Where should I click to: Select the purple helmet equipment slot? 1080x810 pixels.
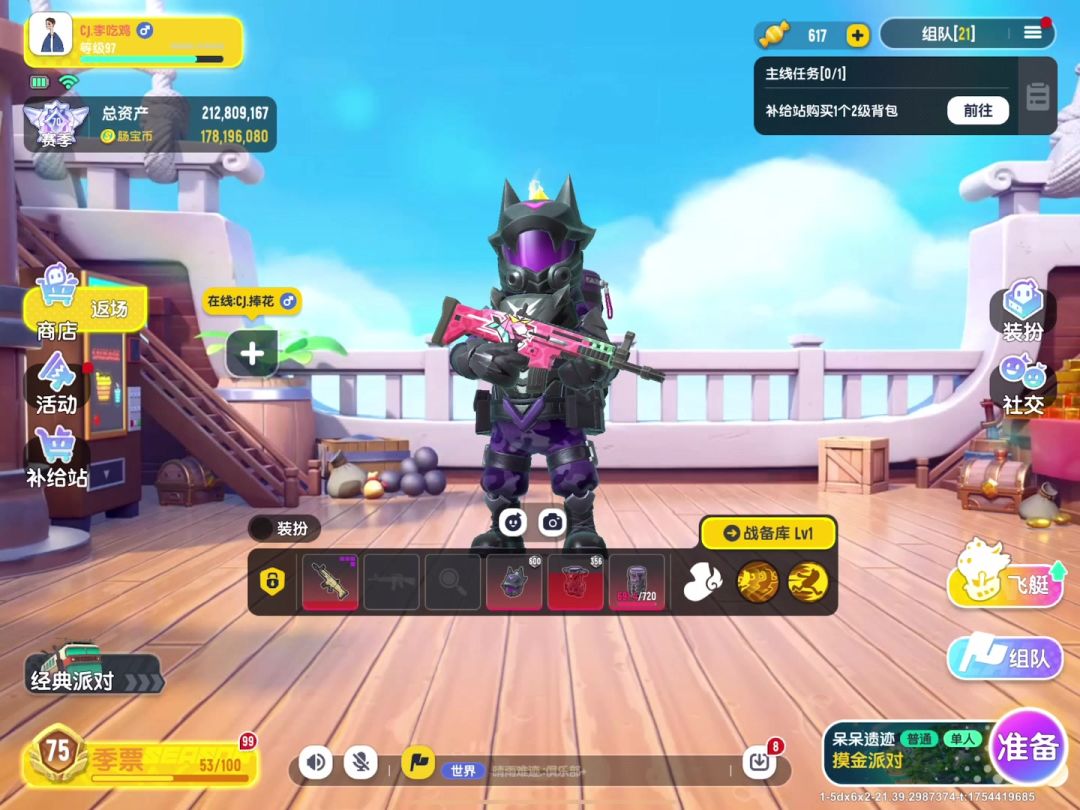[x=514, y=581]
